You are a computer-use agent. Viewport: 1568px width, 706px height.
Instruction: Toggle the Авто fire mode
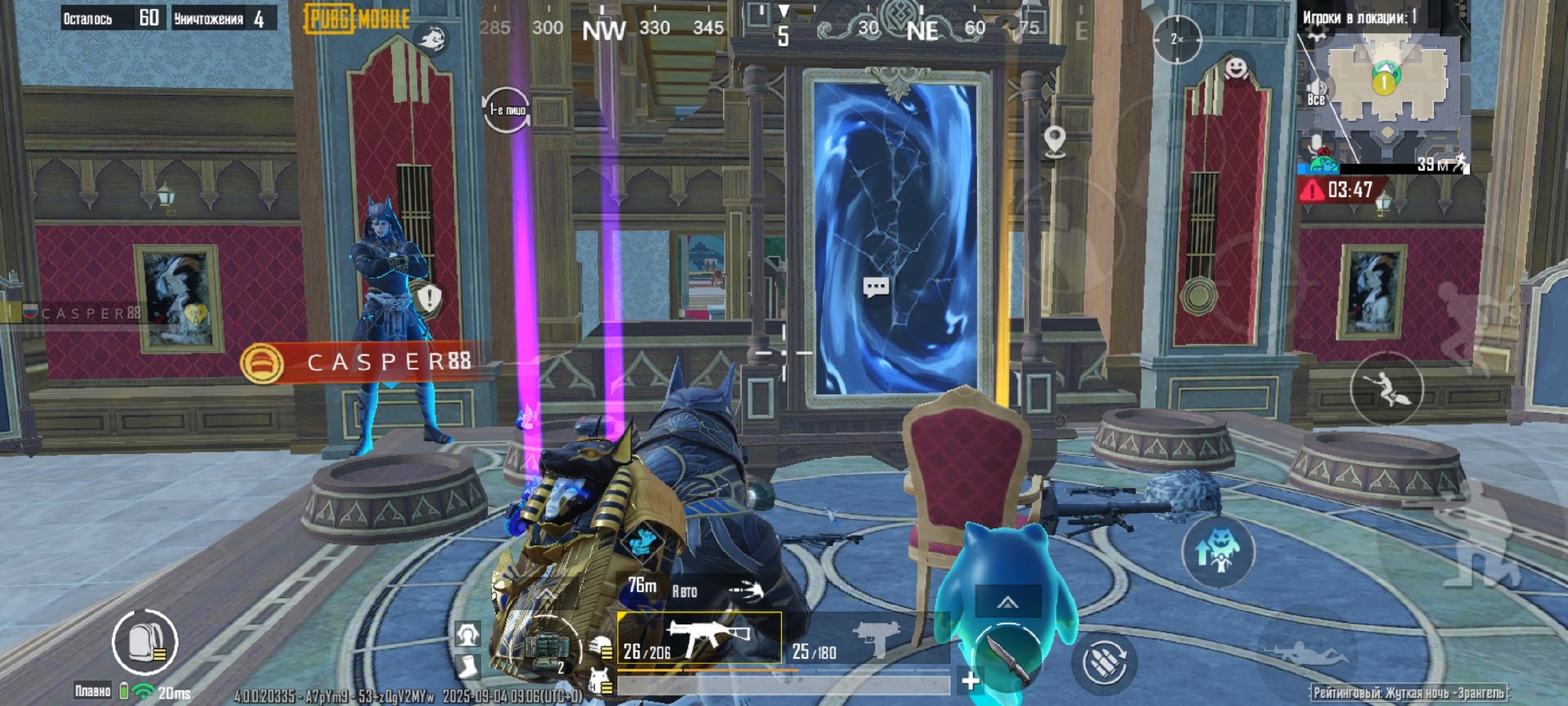[685, 591]
